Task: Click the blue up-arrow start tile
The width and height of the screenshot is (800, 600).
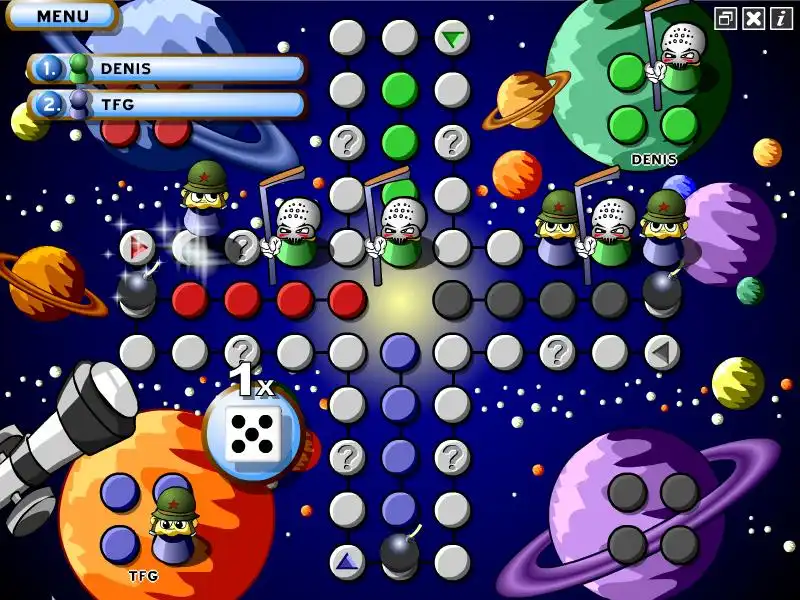Action: click(x=347, y=561)
